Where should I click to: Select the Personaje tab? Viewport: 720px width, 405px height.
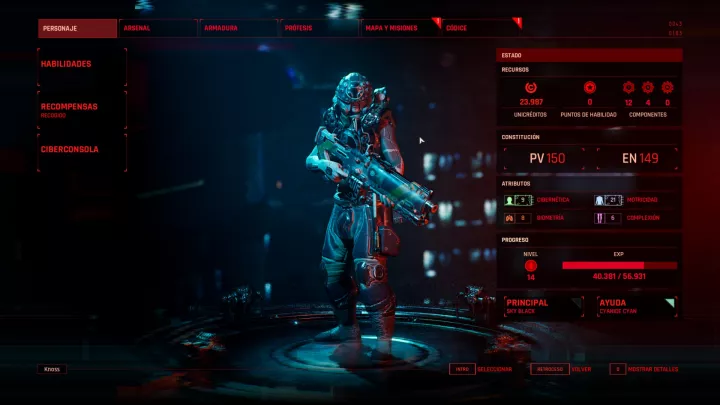point(76,28)
